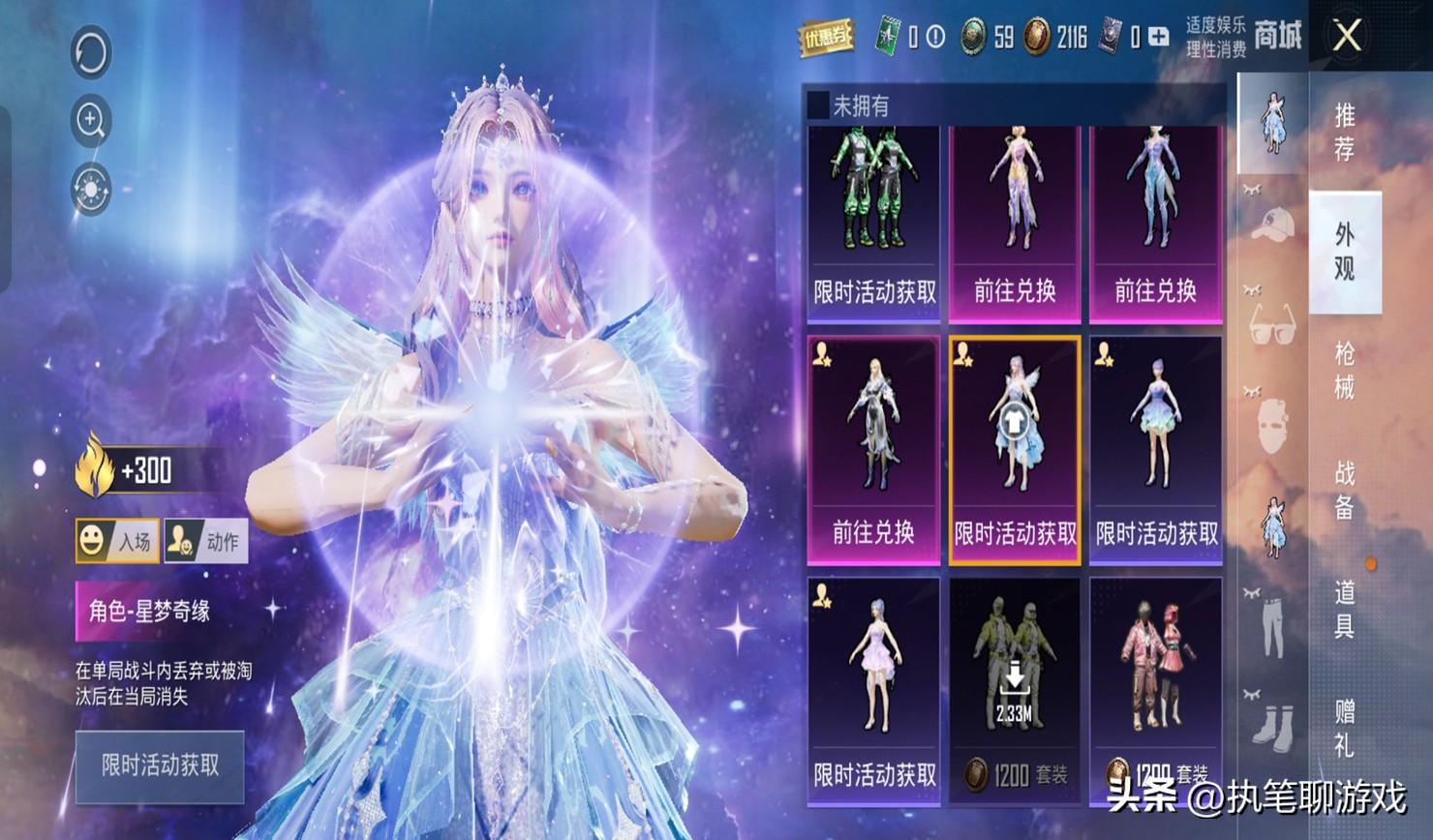Viewport: 1433px width, 840px height.
Task: Close the shop with the X button
Action: click(1347, 37)
